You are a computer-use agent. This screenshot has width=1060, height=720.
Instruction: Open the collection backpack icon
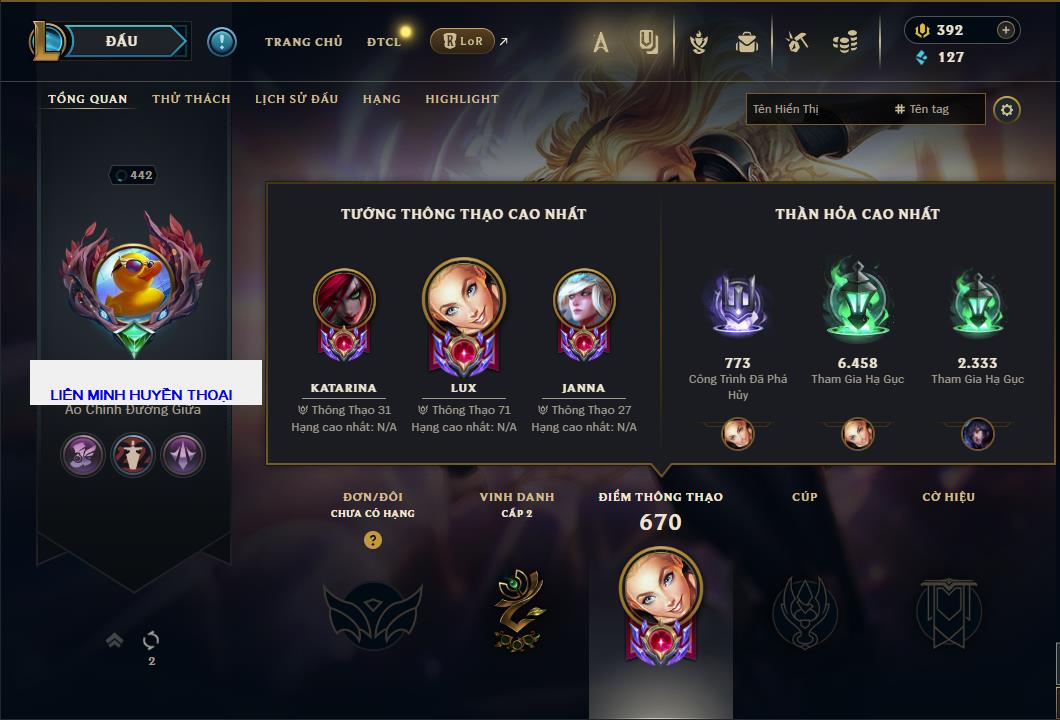747,42
